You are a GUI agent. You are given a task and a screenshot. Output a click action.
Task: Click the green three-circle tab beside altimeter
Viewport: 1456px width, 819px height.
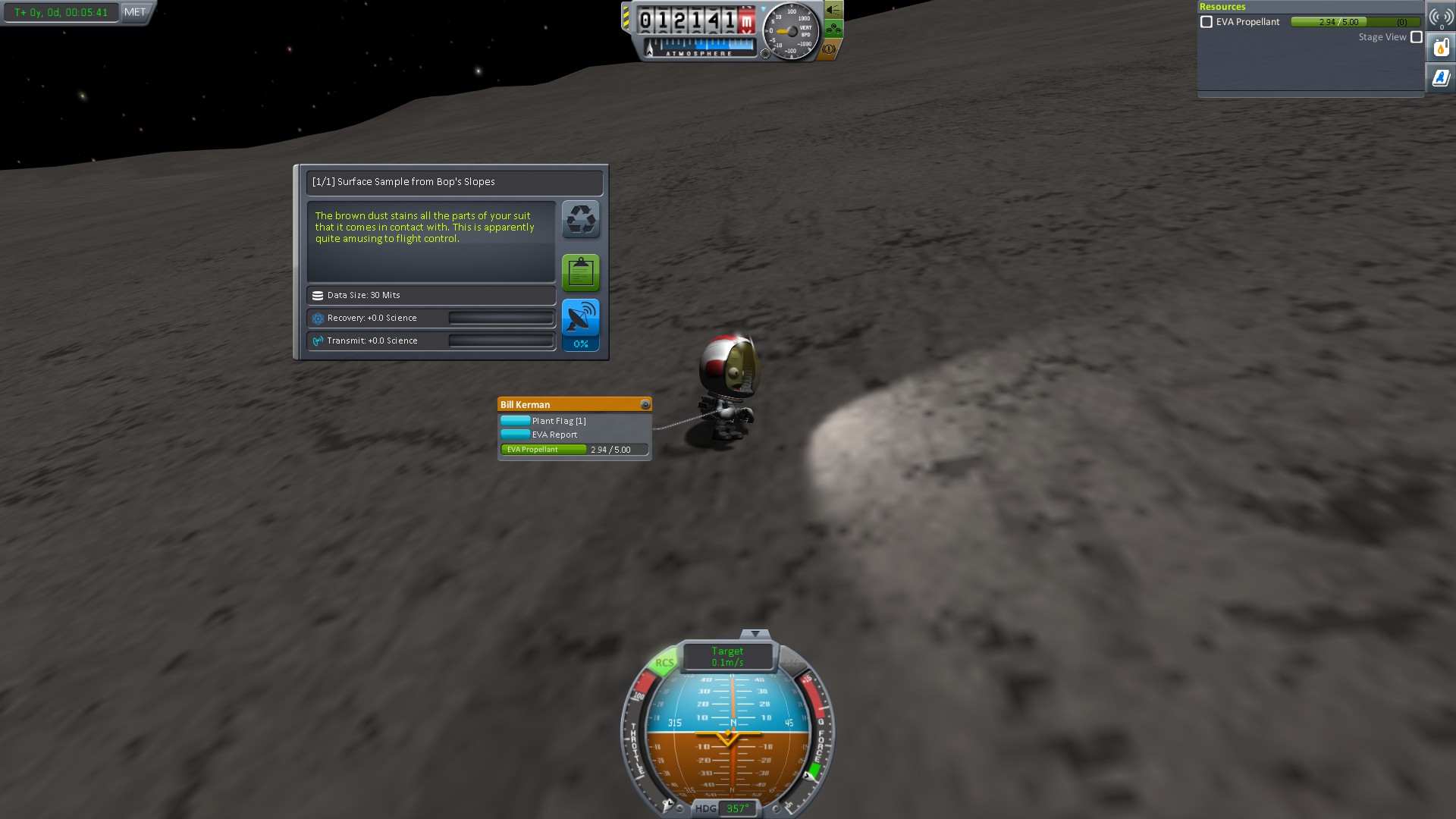[x=833, y=30]
